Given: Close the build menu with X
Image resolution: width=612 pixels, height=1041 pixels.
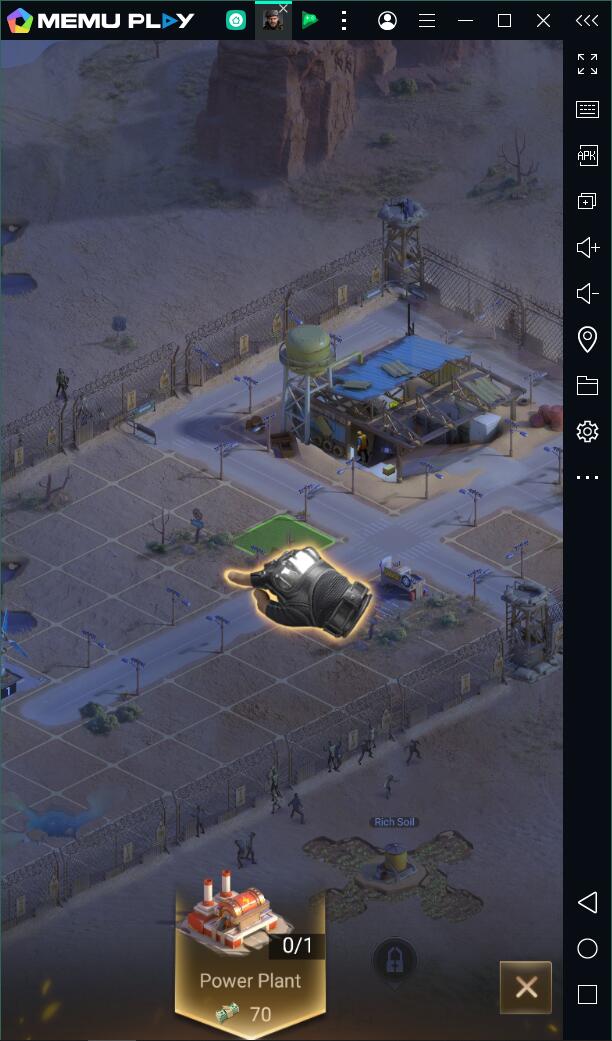Looking at the screenshot, I should pyautogui.click(x=526, y=988).
